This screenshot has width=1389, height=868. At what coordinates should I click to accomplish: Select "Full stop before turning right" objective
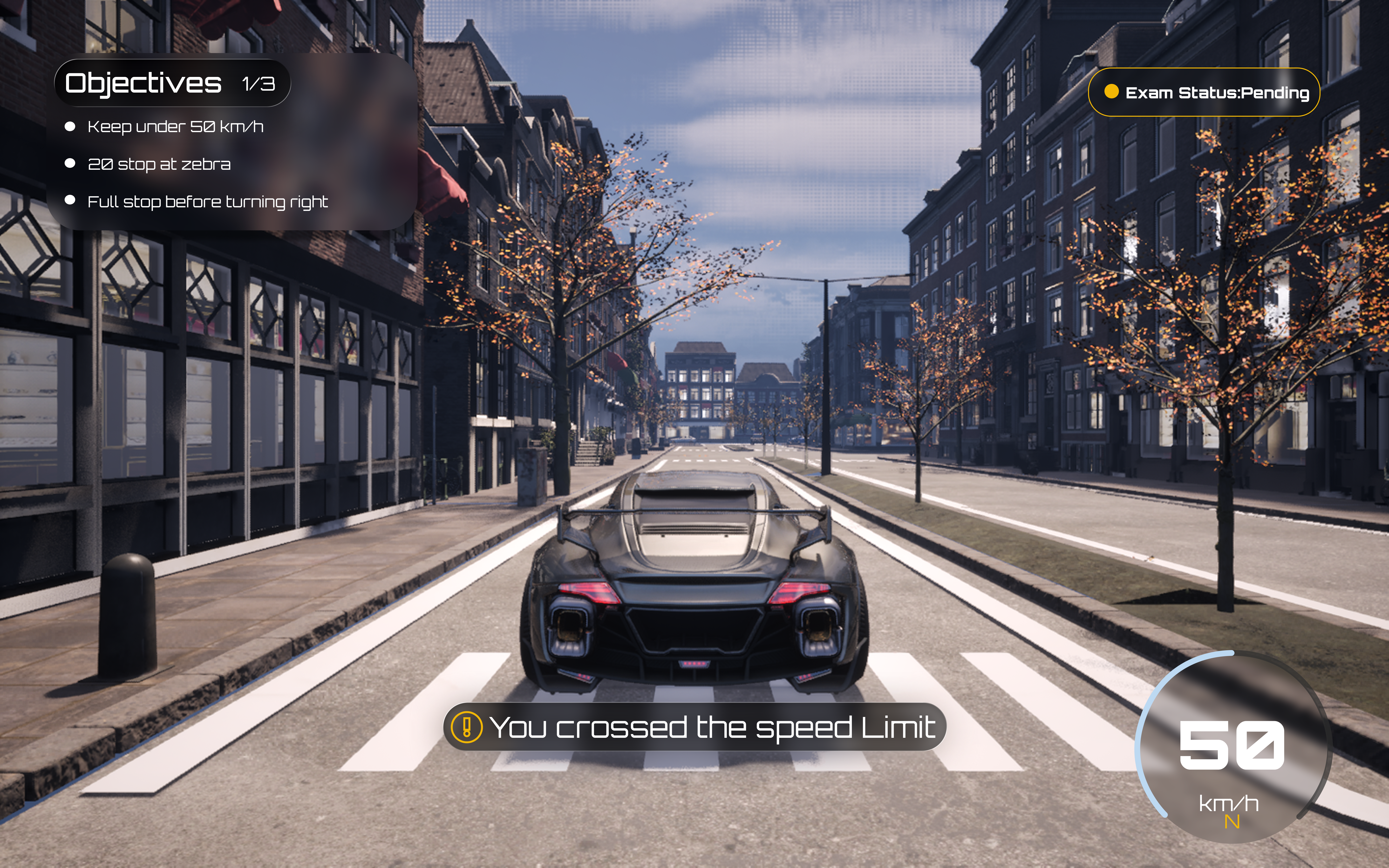207,202
